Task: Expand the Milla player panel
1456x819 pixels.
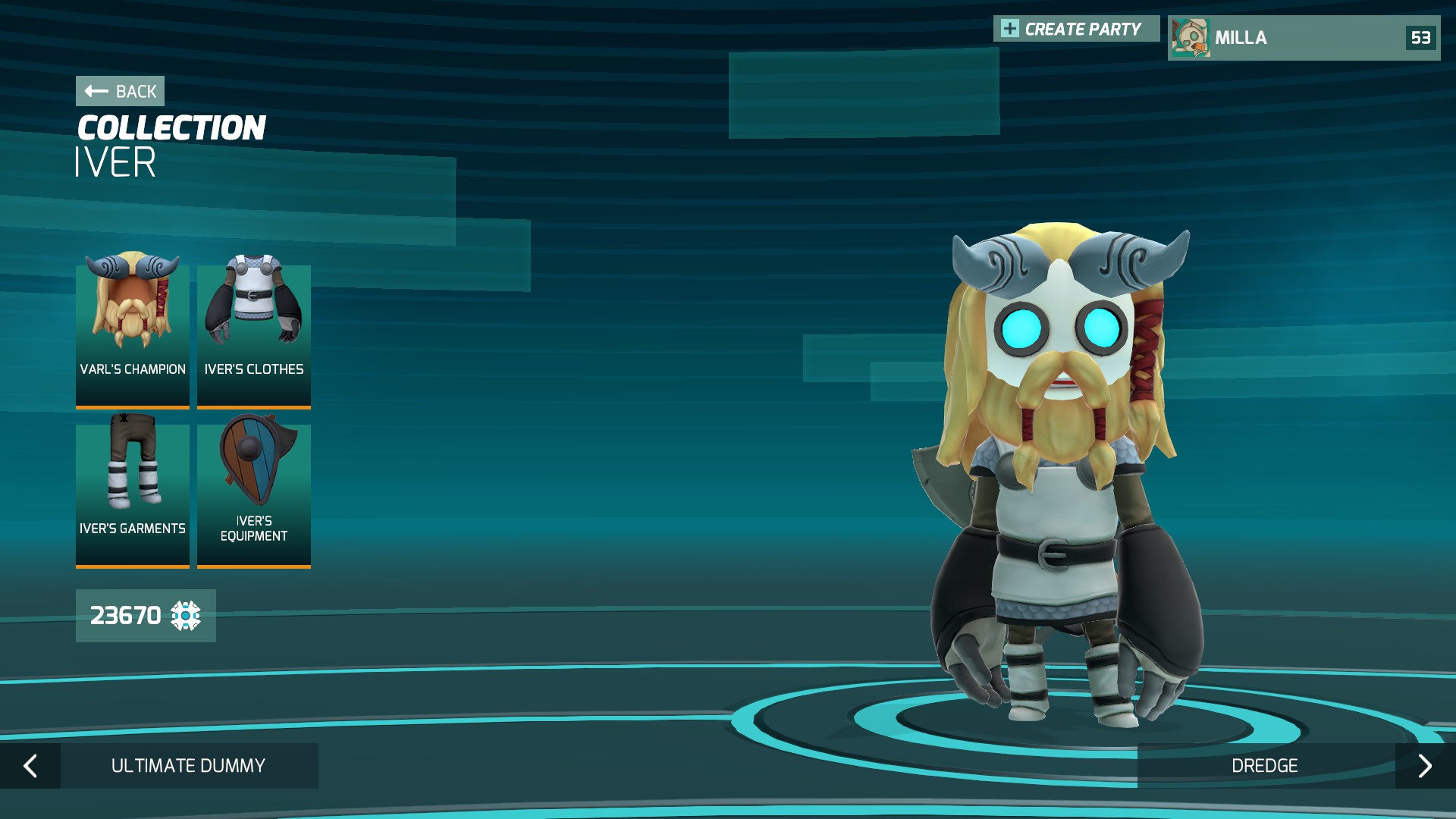Action: pyautogui.click(x=1303, y=38)
